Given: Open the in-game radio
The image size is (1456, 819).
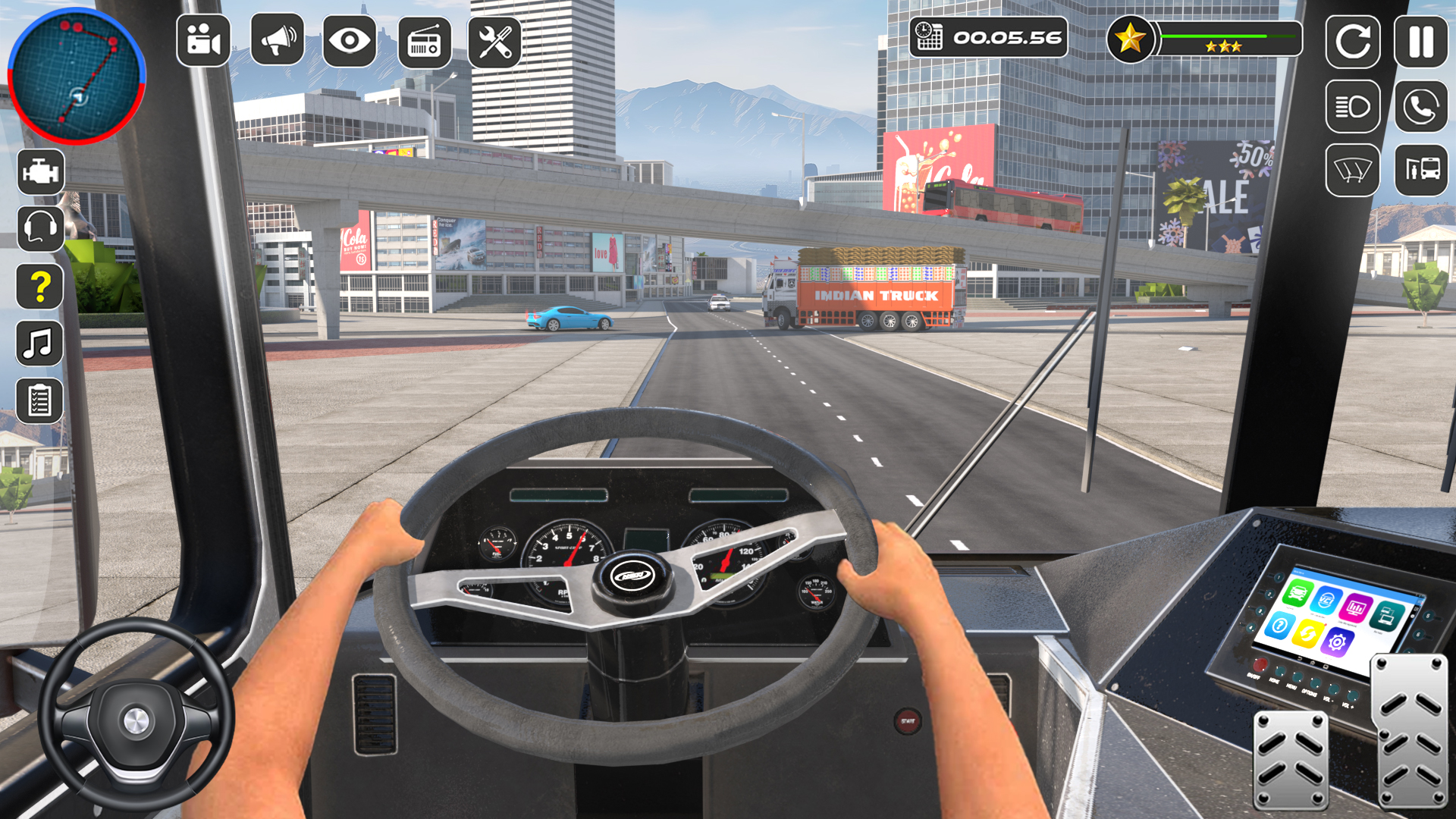Looking at the screenshot, I should coord(422,42).
